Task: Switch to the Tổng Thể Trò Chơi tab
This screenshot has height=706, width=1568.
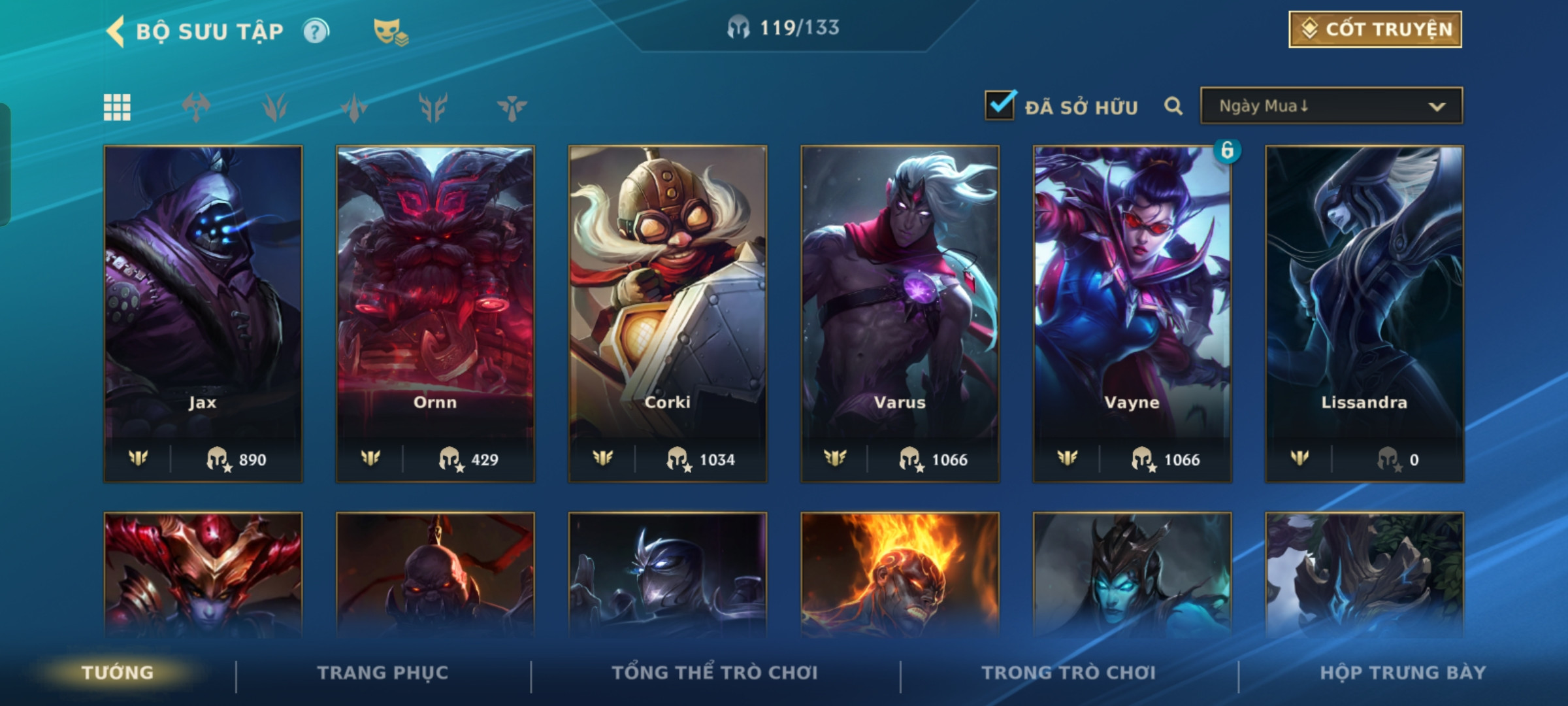Action: 715,673
